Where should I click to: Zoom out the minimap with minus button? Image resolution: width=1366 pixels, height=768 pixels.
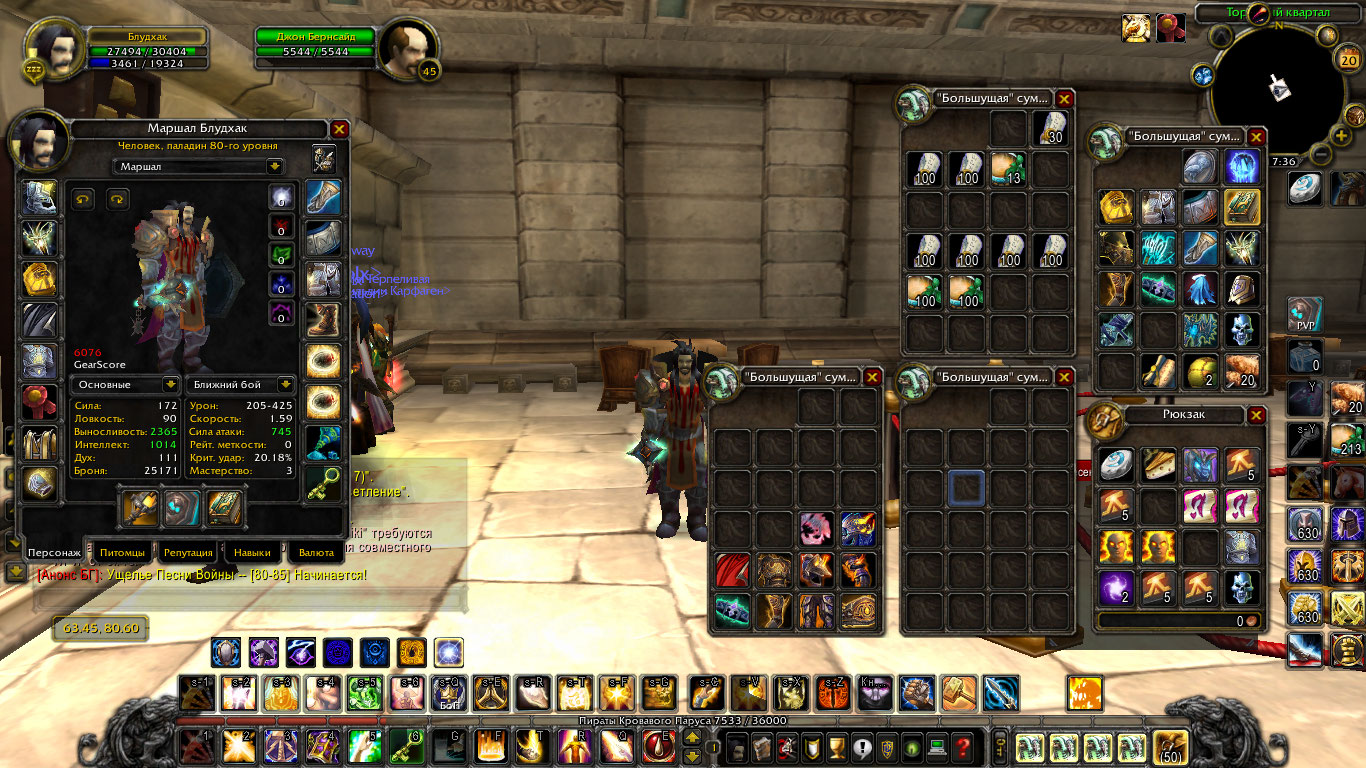click(1320, 156)
